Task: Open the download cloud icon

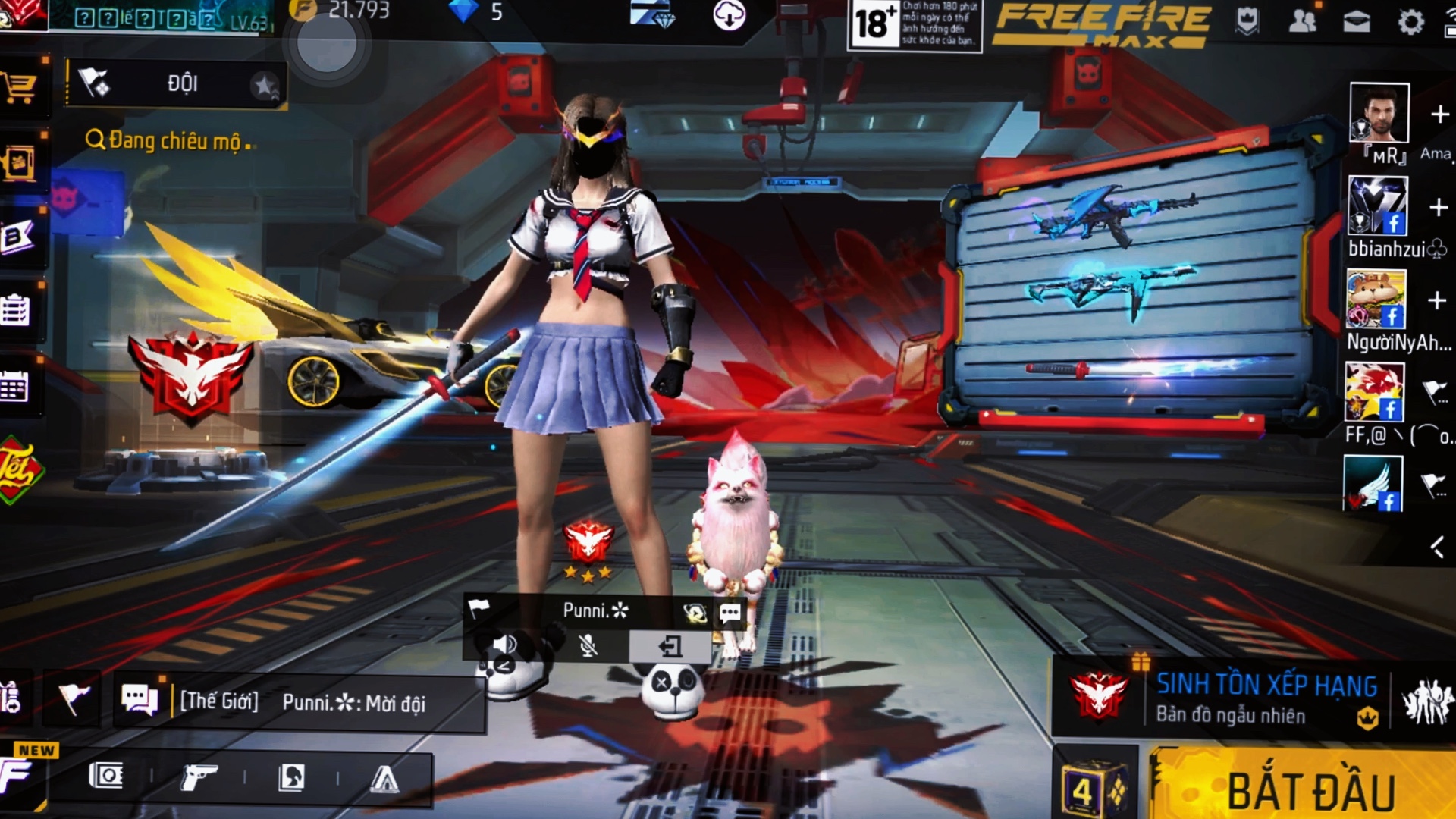Action: pyautogui.click(x=730, y=15)
